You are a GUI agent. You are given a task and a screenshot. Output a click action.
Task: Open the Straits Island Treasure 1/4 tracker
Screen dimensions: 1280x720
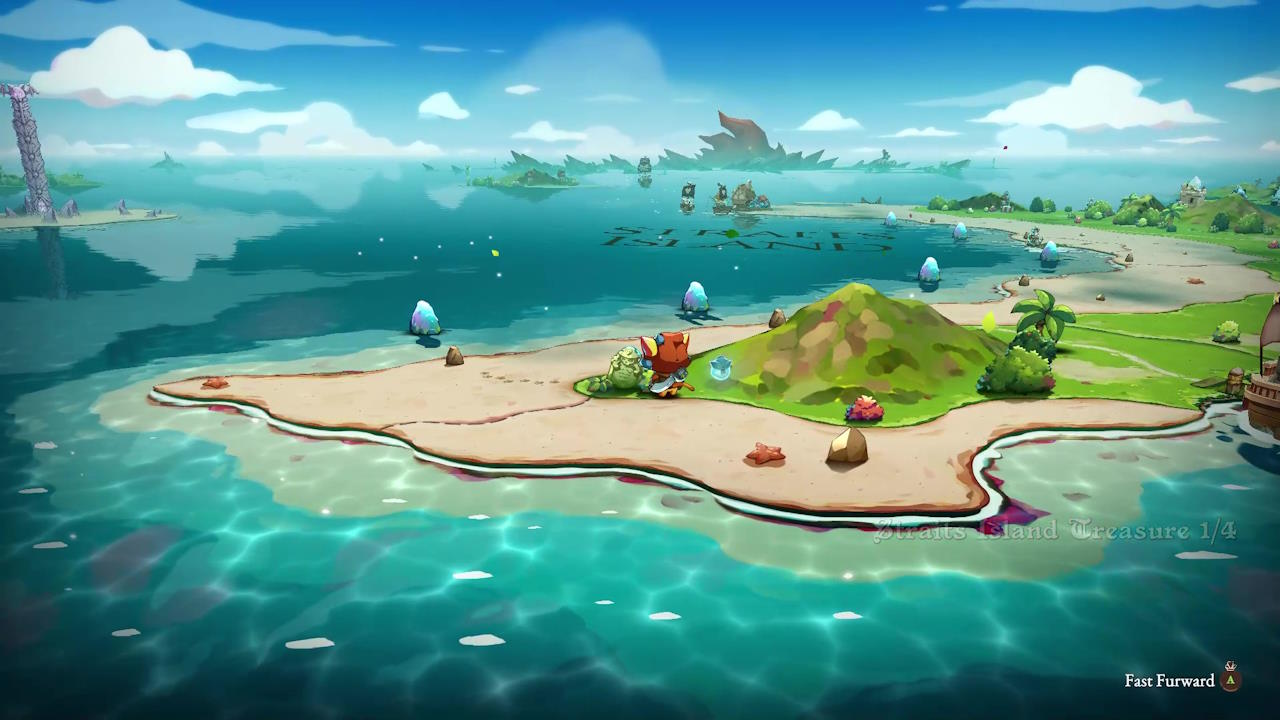pyautogui.click(x=1055, y=531)
